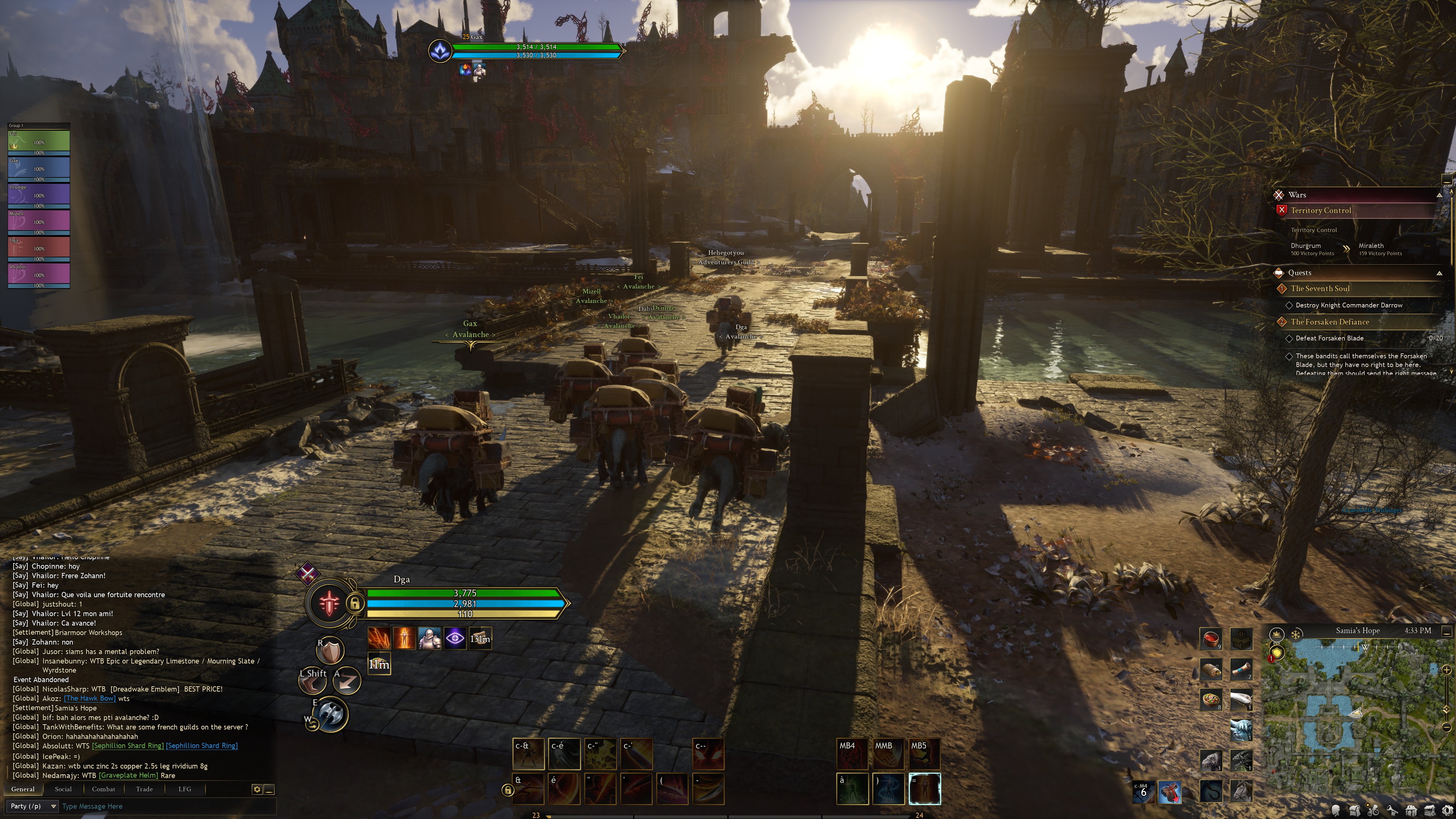The image size is (1456, 819).
Task: Select The Seventh Soul quest
Action: point(1320,288)
